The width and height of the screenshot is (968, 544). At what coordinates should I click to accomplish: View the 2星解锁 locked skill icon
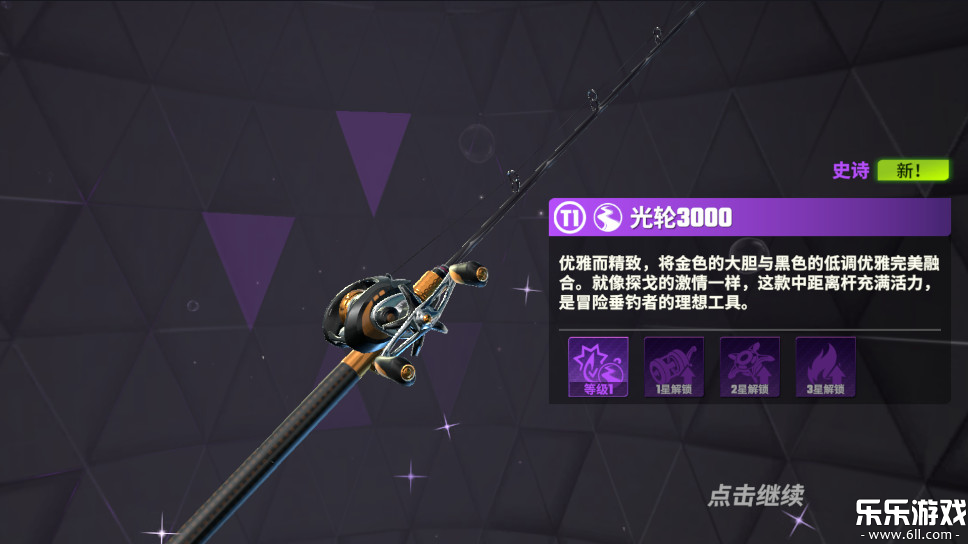749,366
